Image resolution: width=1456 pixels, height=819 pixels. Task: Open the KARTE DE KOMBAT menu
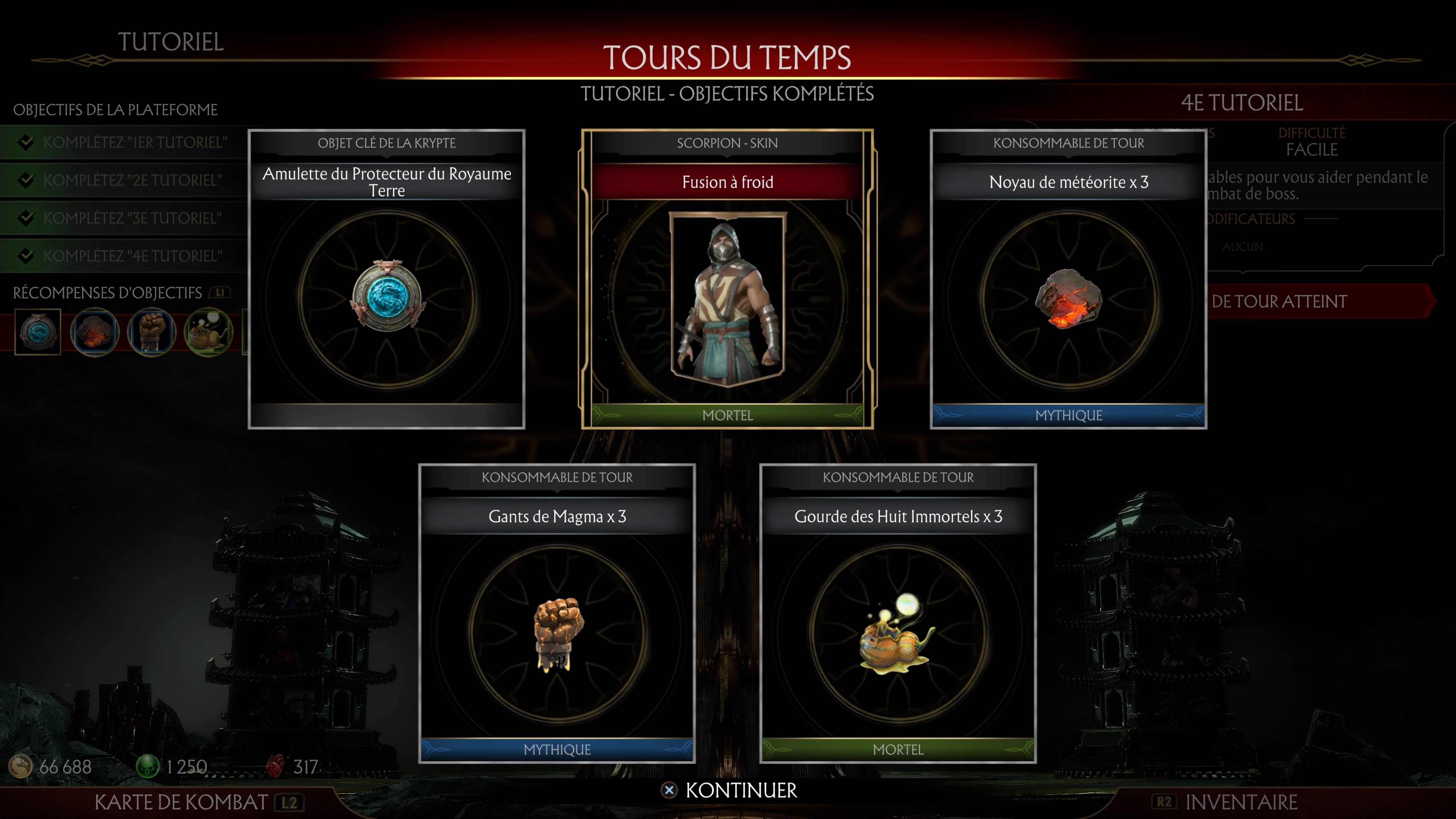click(x=180, y=801)
